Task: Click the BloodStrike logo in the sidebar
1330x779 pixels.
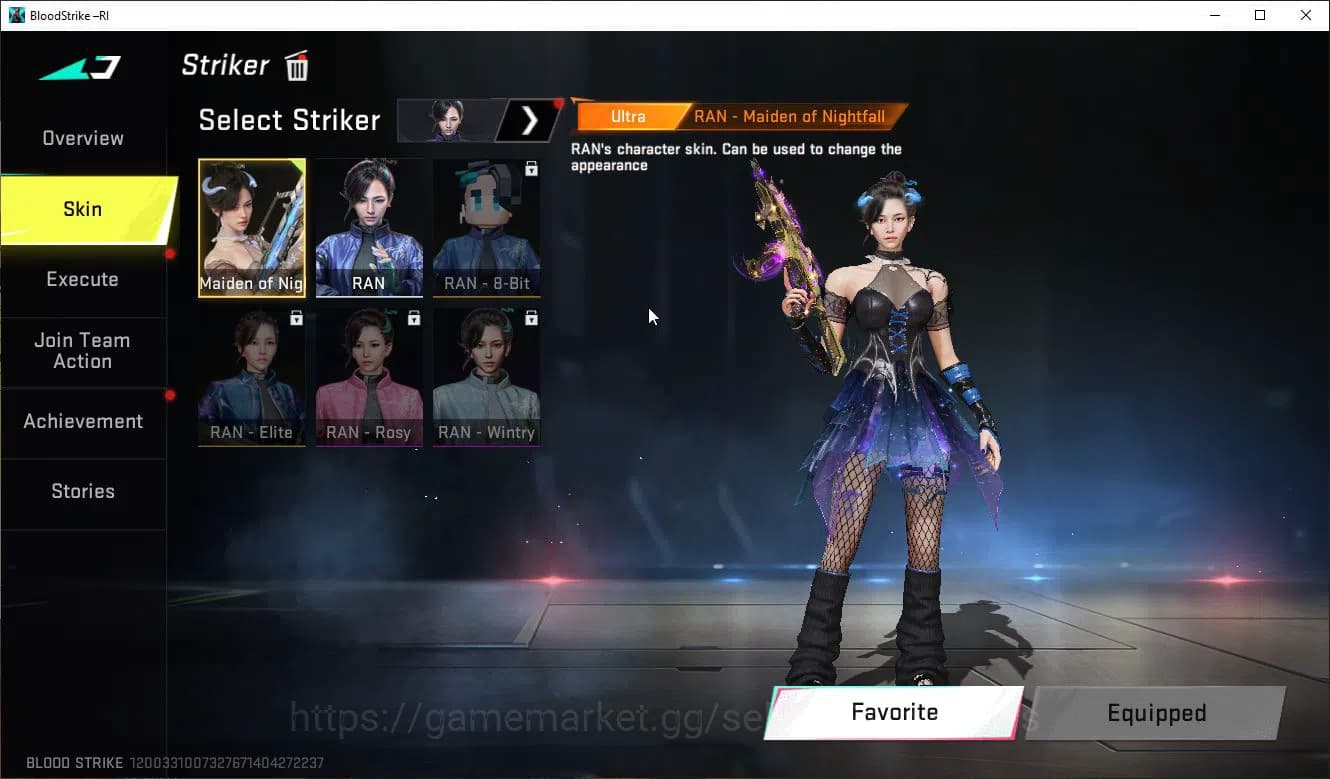Action: click(80, 67)
